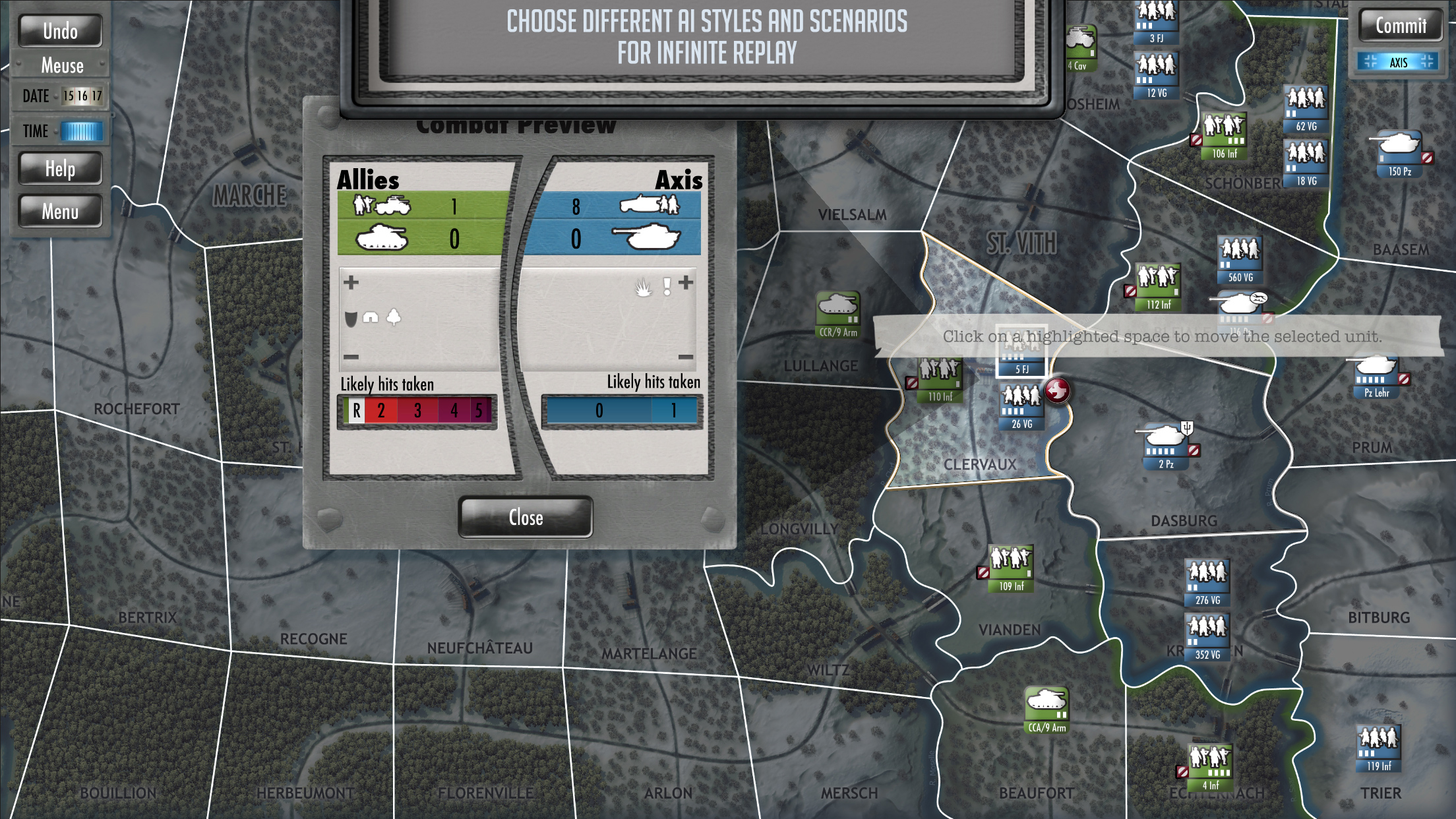The image size is (1456, 819).
Task: Select the 276 VG unit
Action: pyautogui.click(x=1207, y=580)
